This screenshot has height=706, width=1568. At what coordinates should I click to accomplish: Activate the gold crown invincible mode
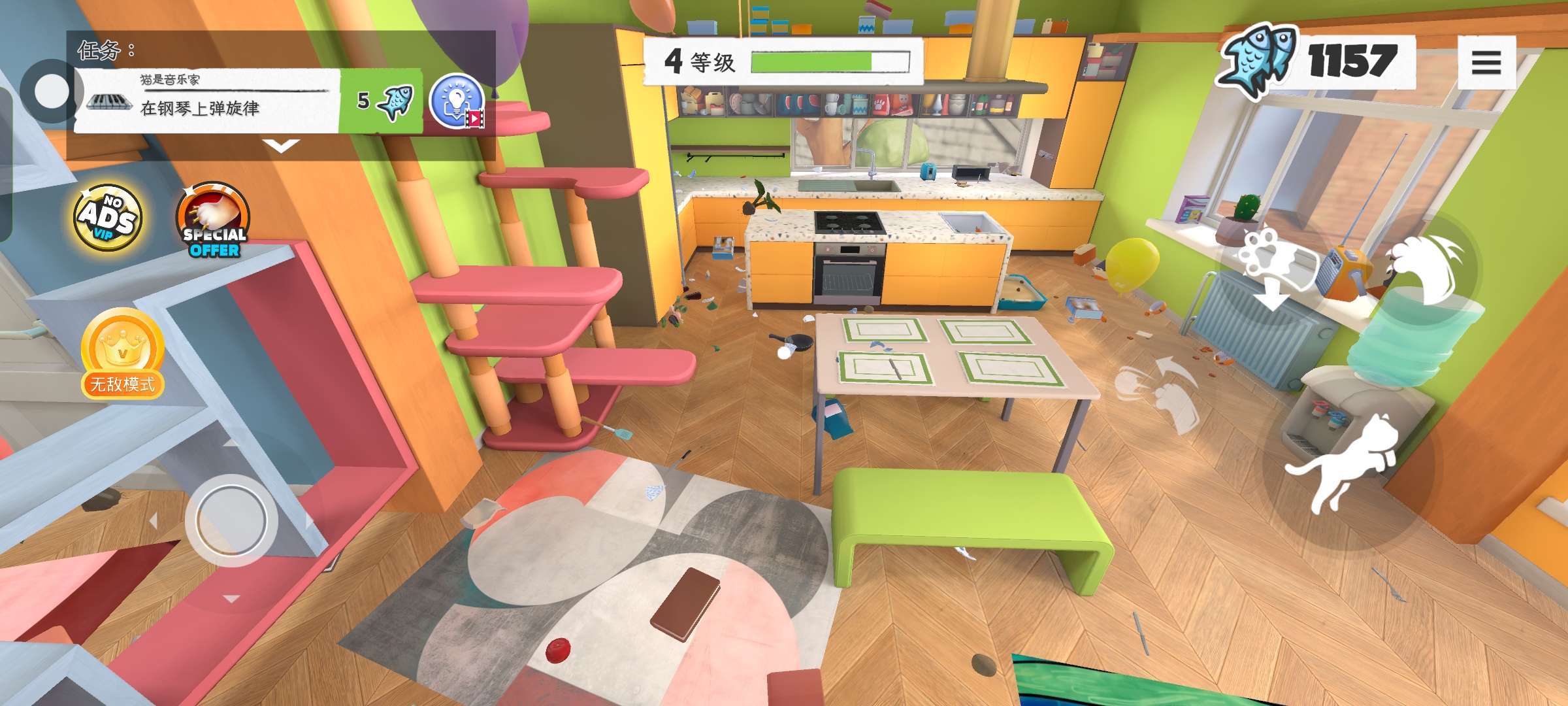click(122, 354)
